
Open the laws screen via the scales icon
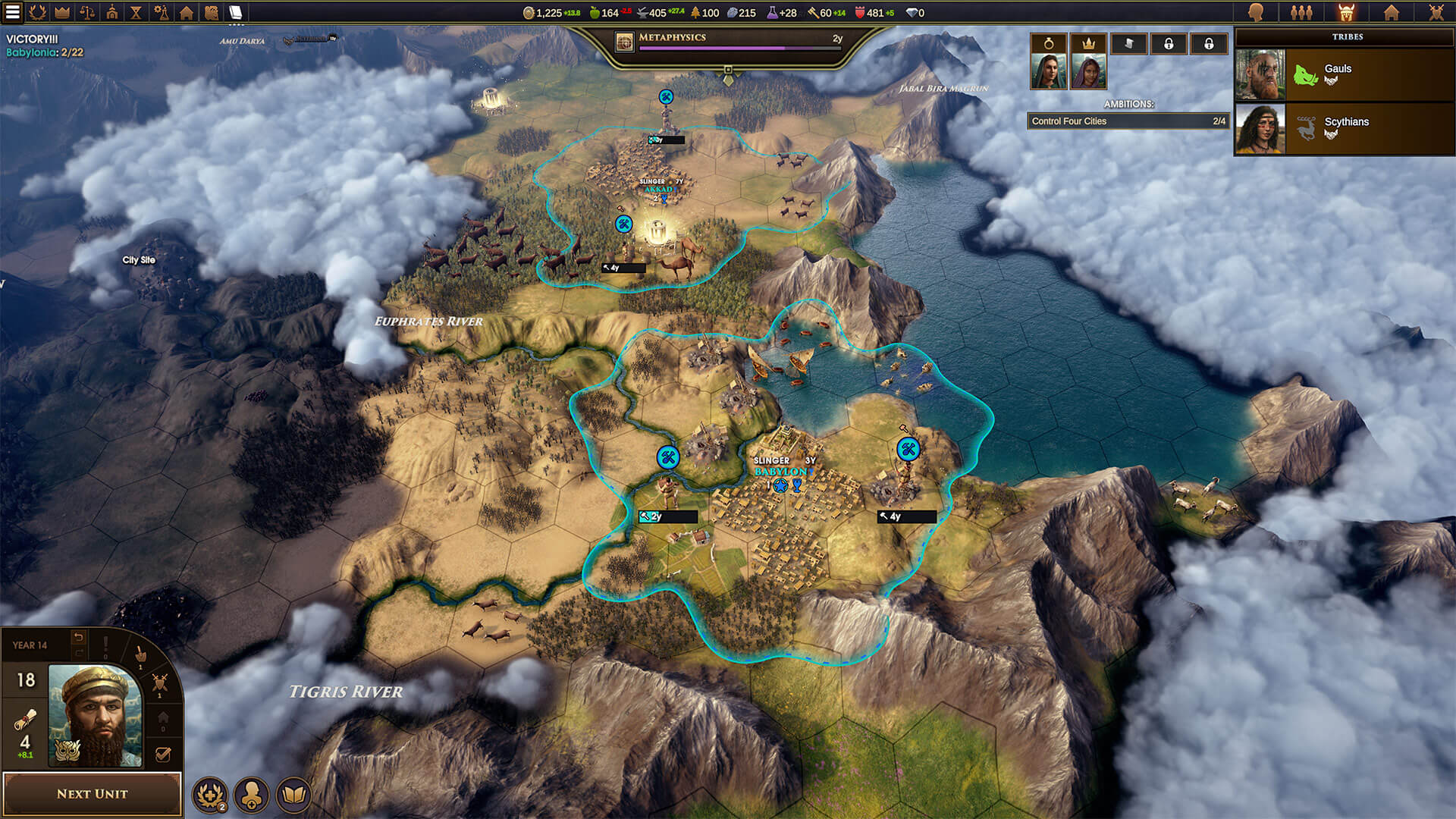click(86, 12)
